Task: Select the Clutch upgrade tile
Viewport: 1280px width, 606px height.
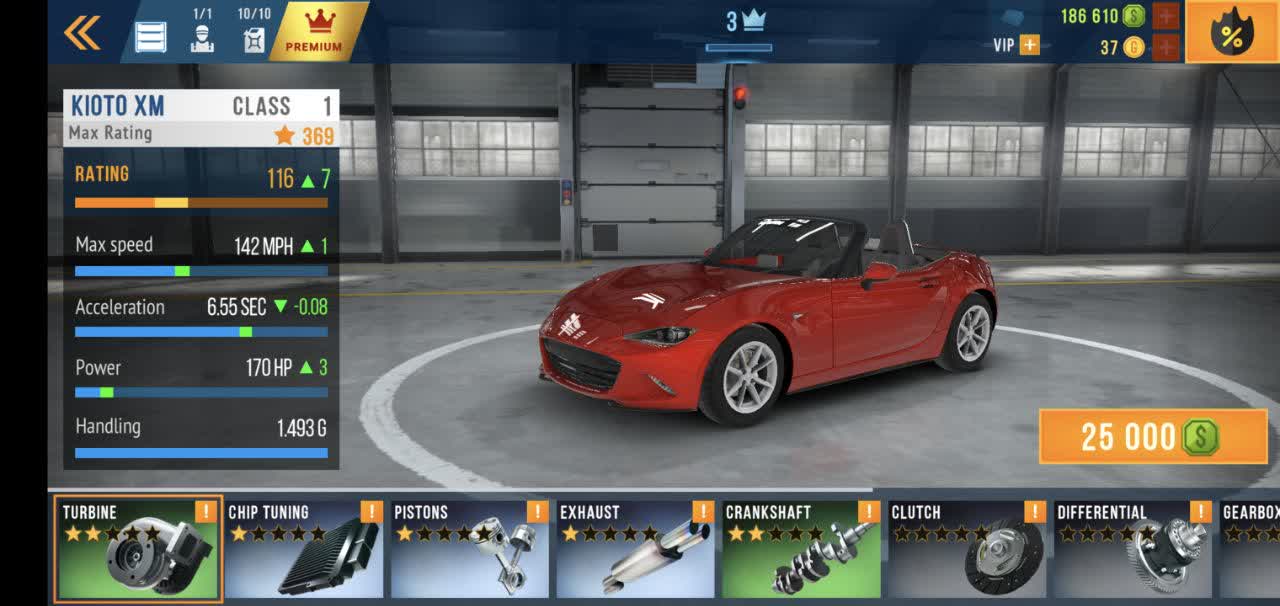Action: point(968,550)
